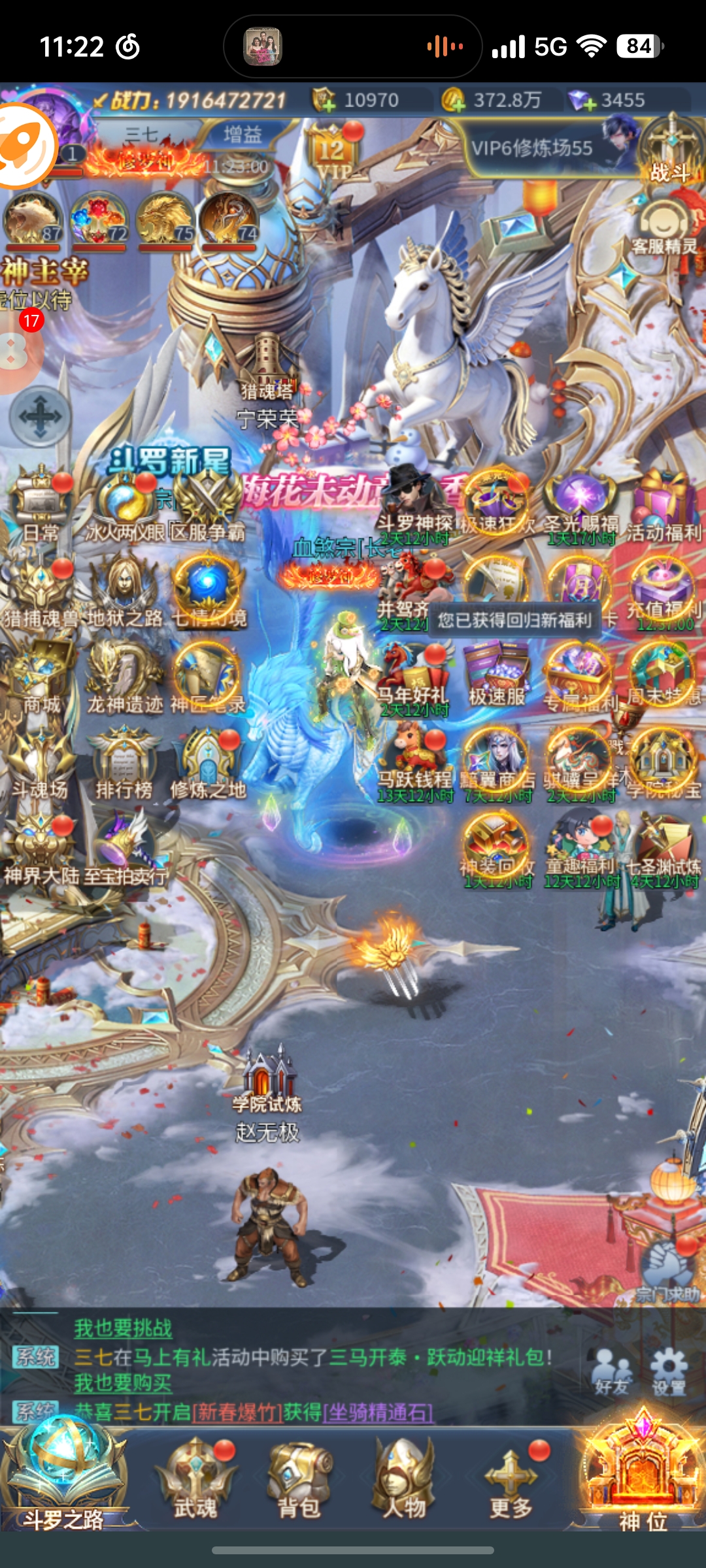Visit the 商城 shop

point(41,676)
